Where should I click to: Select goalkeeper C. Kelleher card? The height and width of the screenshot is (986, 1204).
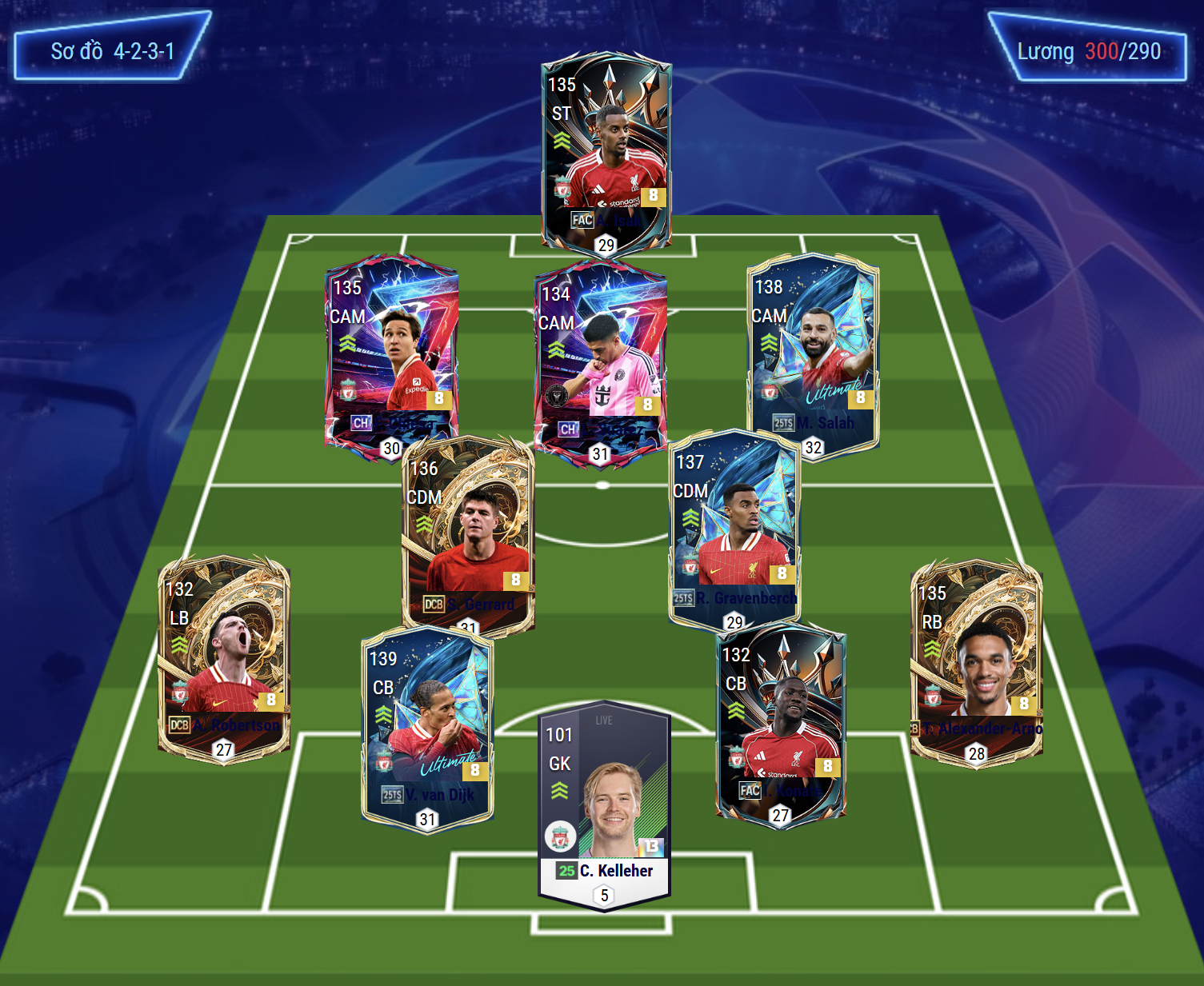point(605,804)
